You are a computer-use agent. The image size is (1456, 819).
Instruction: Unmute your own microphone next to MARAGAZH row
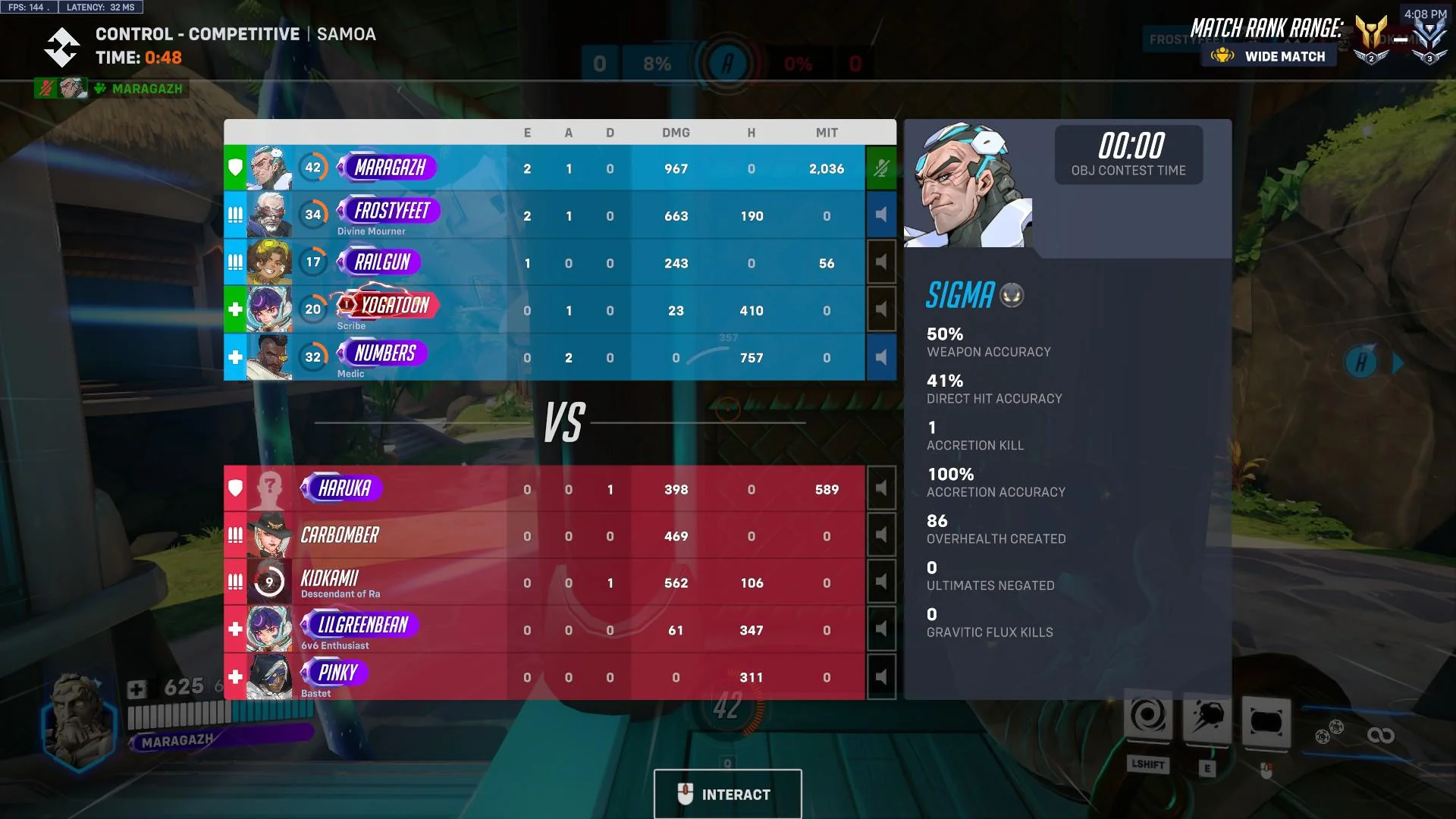click(880, 167)
